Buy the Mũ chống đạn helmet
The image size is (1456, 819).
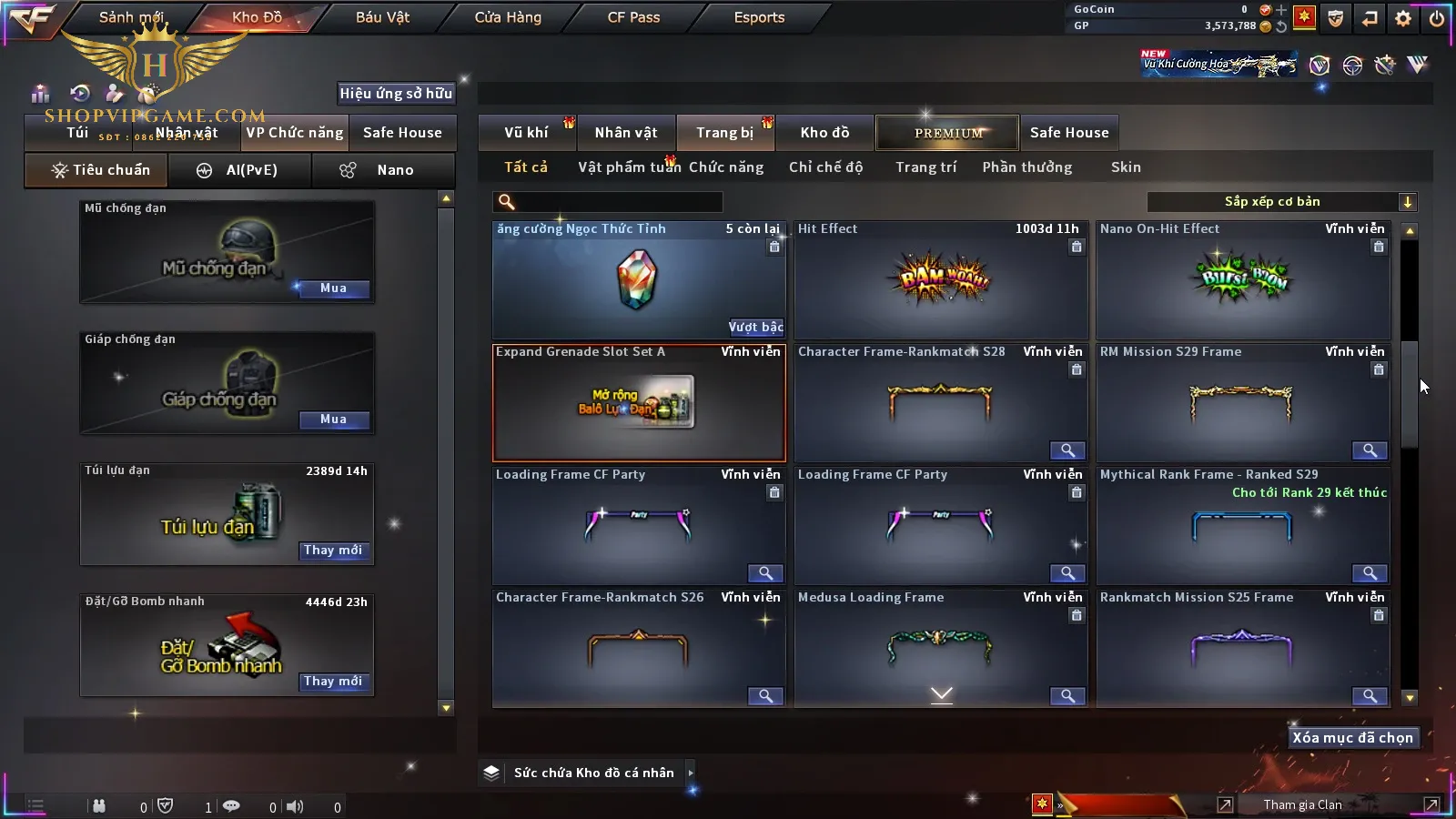tap(333, 288)
